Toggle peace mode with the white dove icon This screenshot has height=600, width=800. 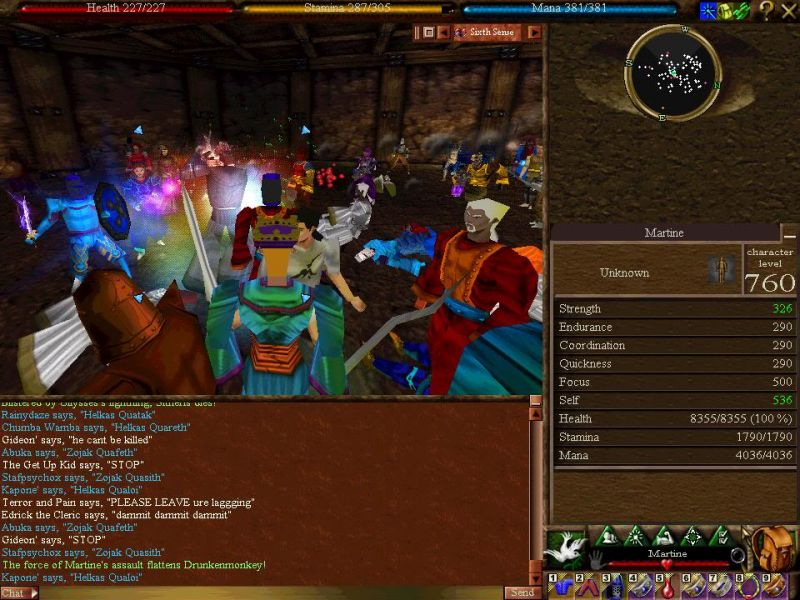566,546
